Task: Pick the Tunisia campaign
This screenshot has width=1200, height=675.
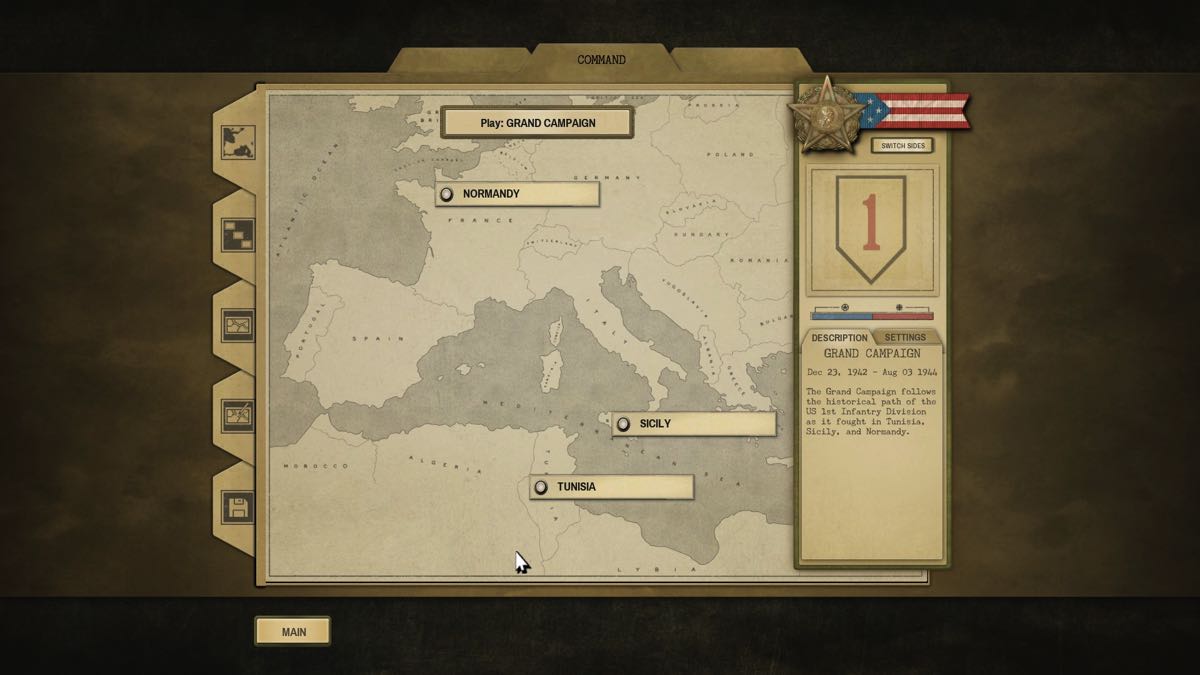Action: 611,487
